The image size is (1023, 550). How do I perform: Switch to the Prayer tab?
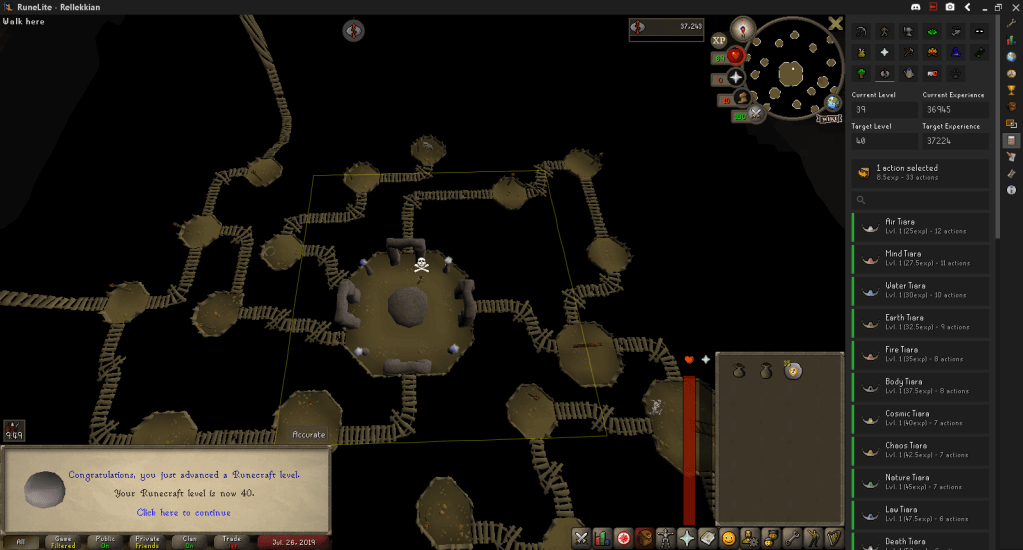pos(686,538)
